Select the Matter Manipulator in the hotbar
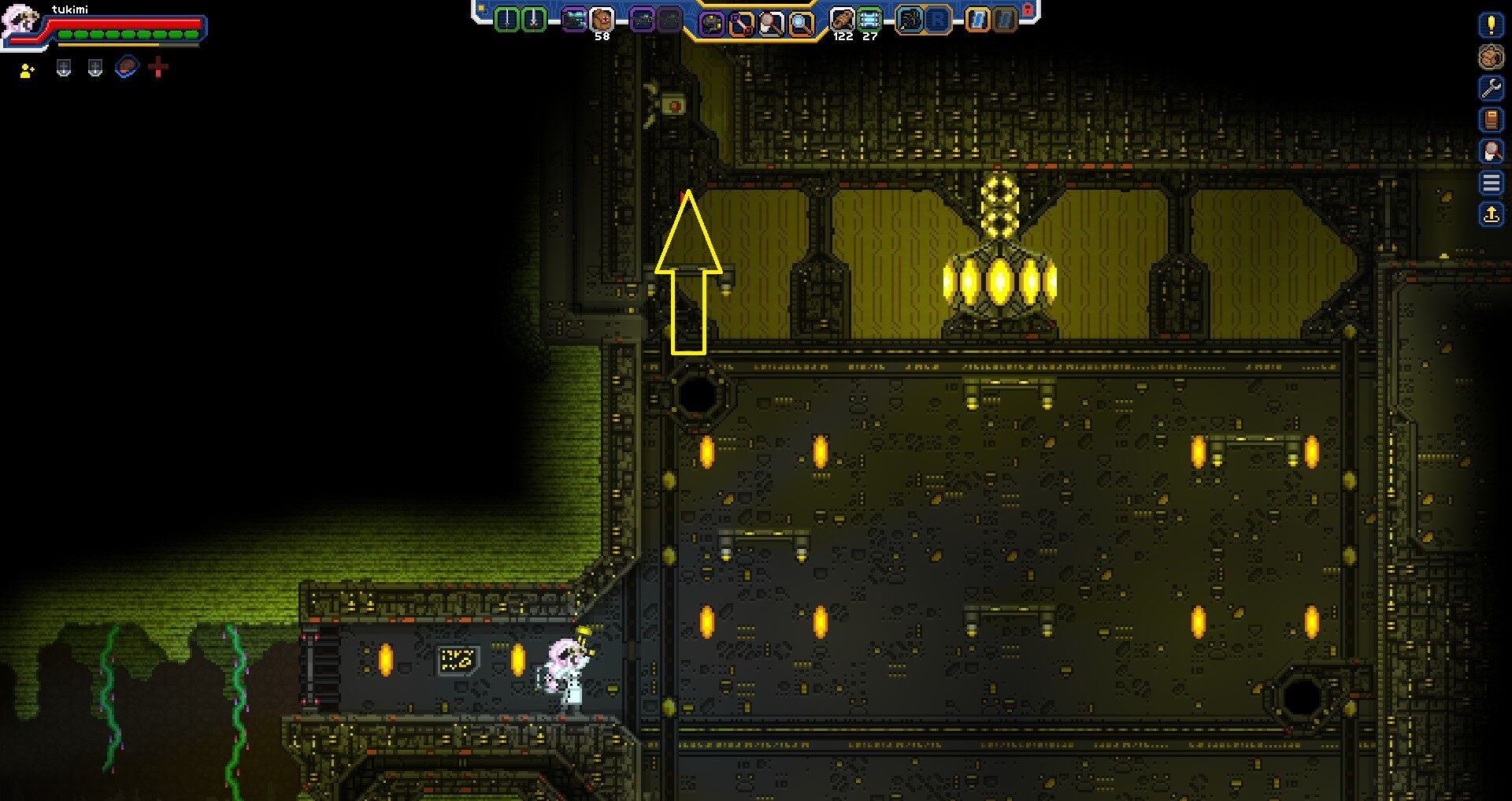 coord(711,21)
